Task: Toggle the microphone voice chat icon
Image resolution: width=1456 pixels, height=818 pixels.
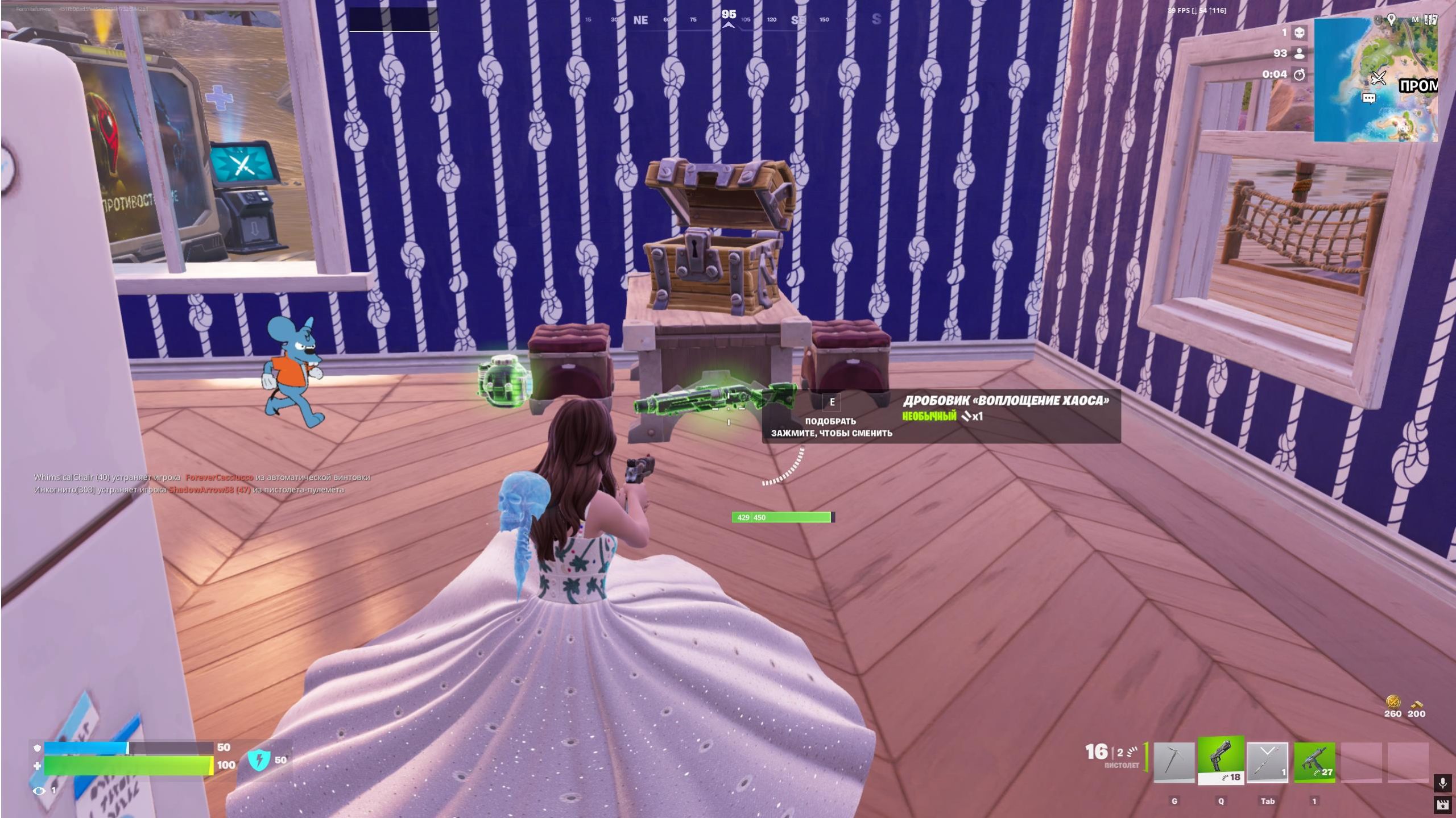Action: (1442, 783)
